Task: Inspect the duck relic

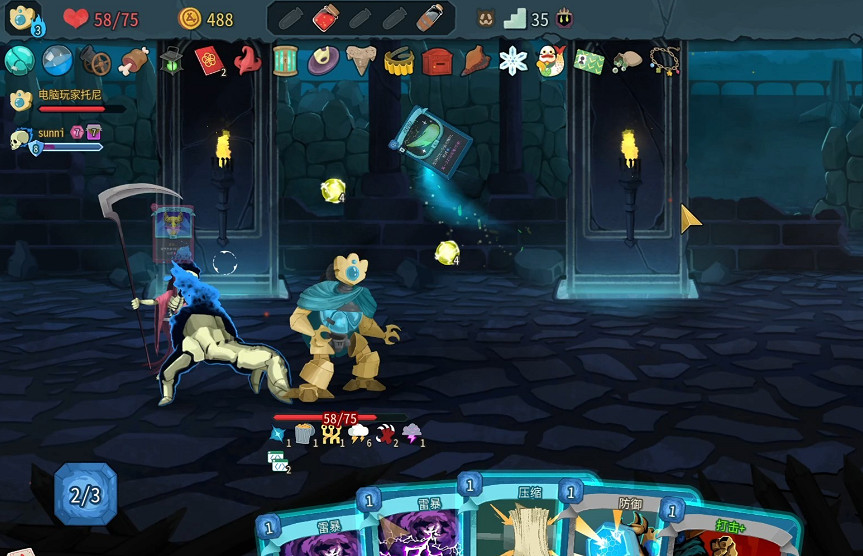Action: pyautogui.click(x=550, y=61)
